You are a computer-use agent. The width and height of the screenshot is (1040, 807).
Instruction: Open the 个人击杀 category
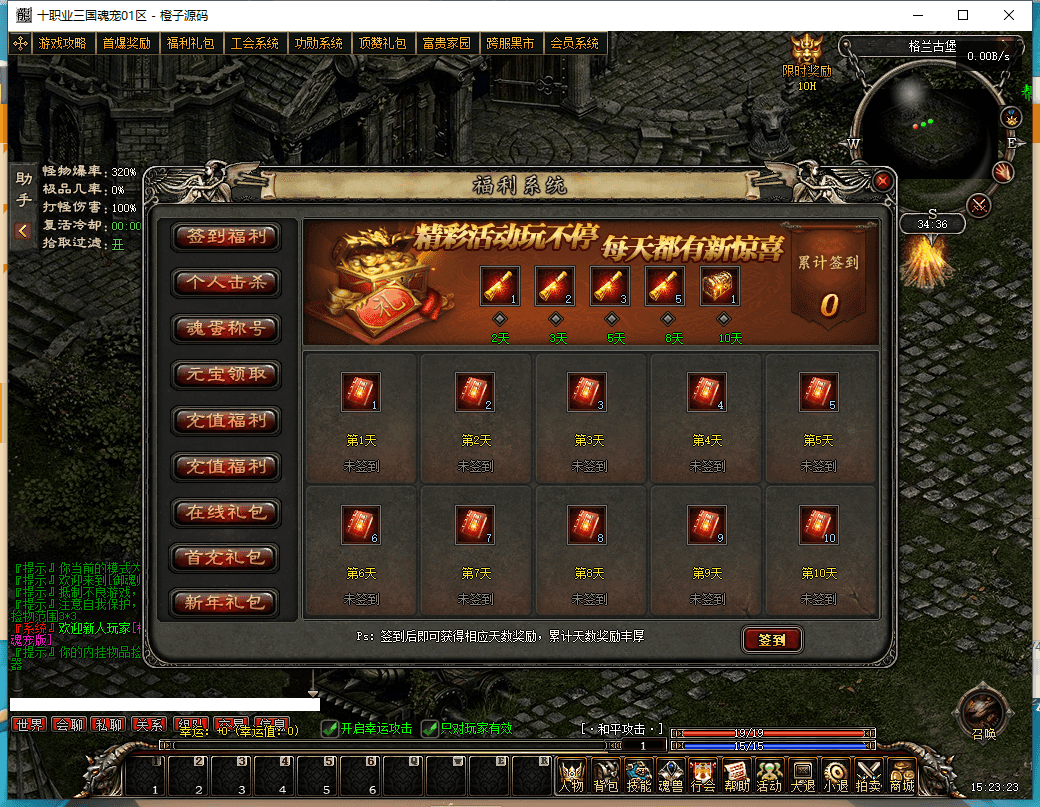(x=226, y=283)
